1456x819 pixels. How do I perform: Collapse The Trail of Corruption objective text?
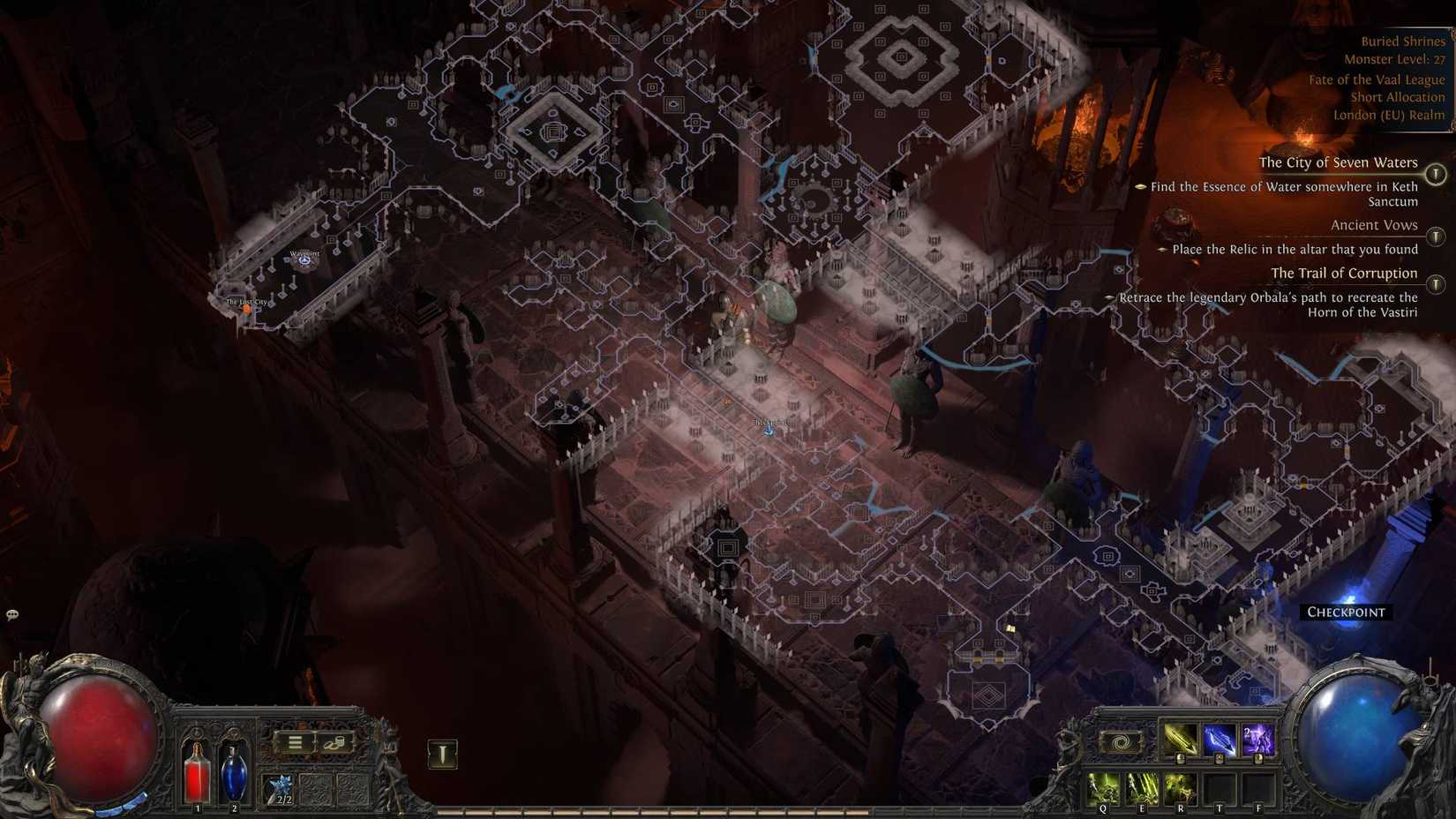pos(1343,273)
